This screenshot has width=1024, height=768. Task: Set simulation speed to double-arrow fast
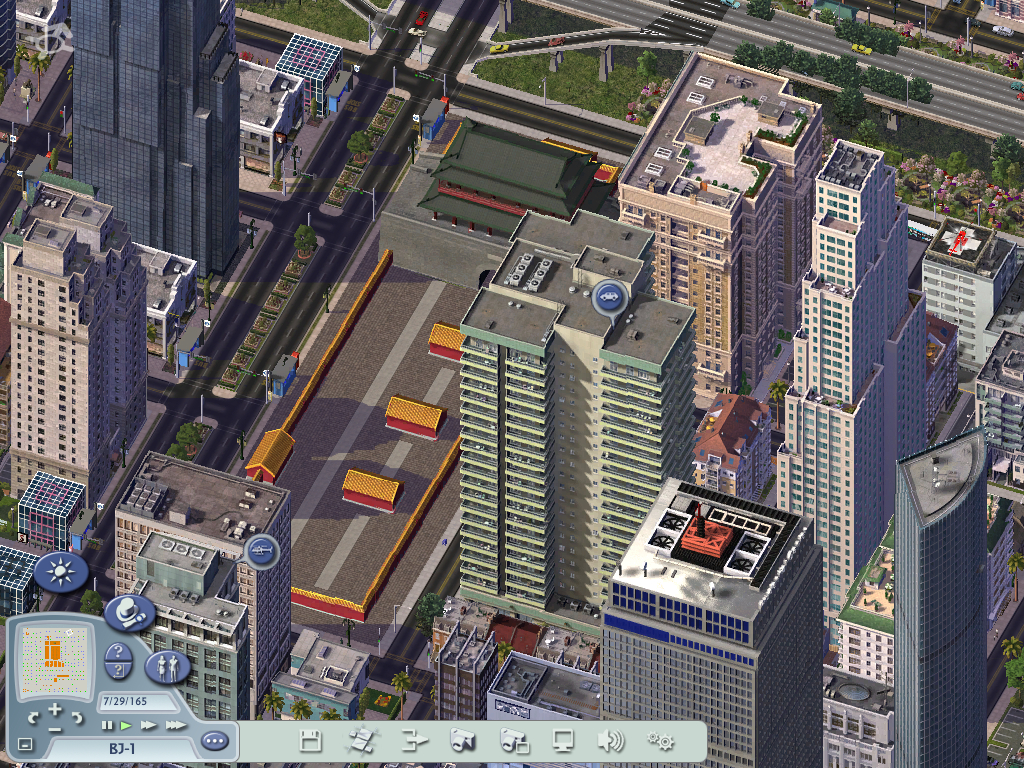(x=149, y=725)
